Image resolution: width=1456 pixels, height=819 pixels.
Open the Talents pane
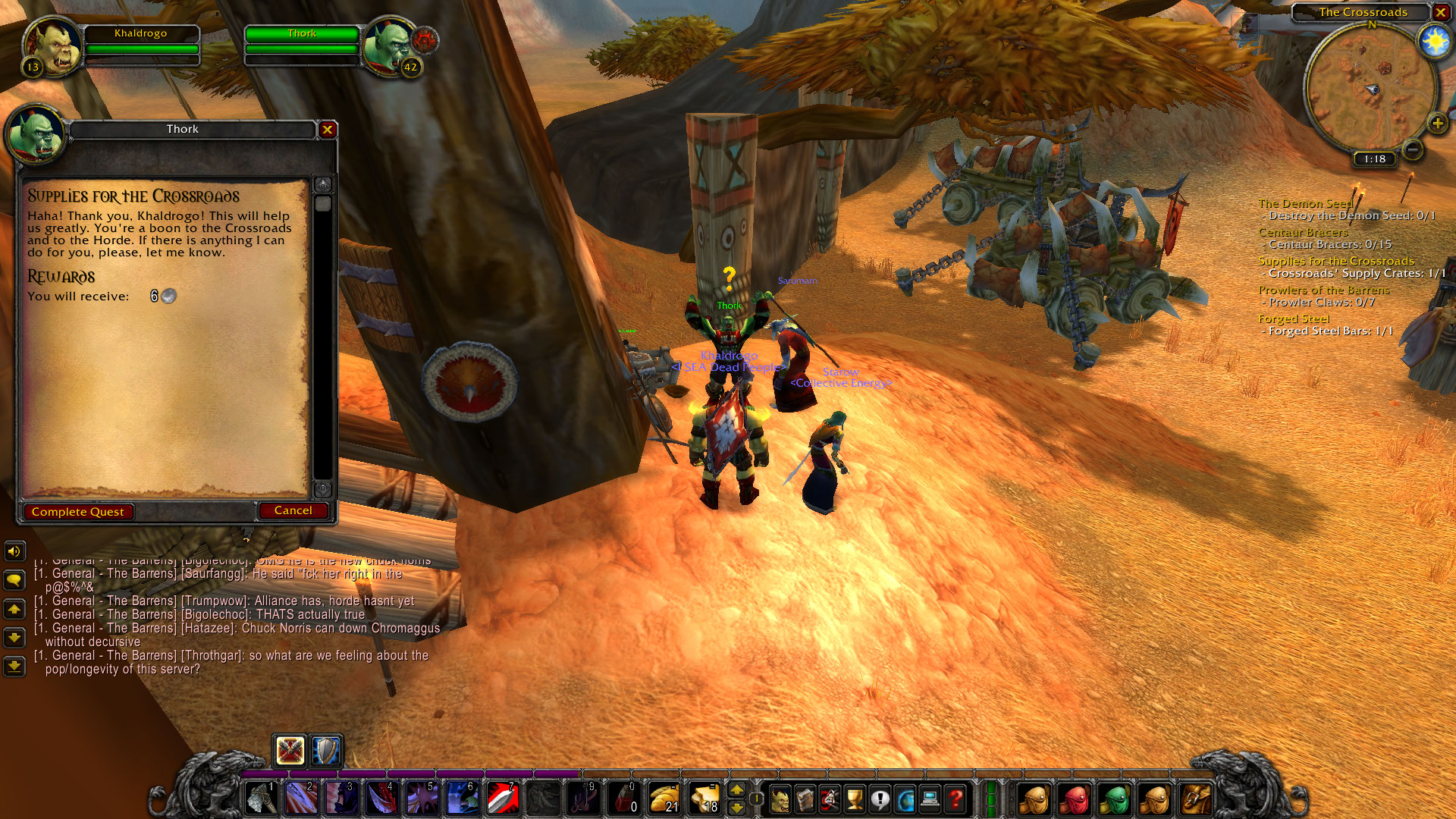(x=829, y=798)
